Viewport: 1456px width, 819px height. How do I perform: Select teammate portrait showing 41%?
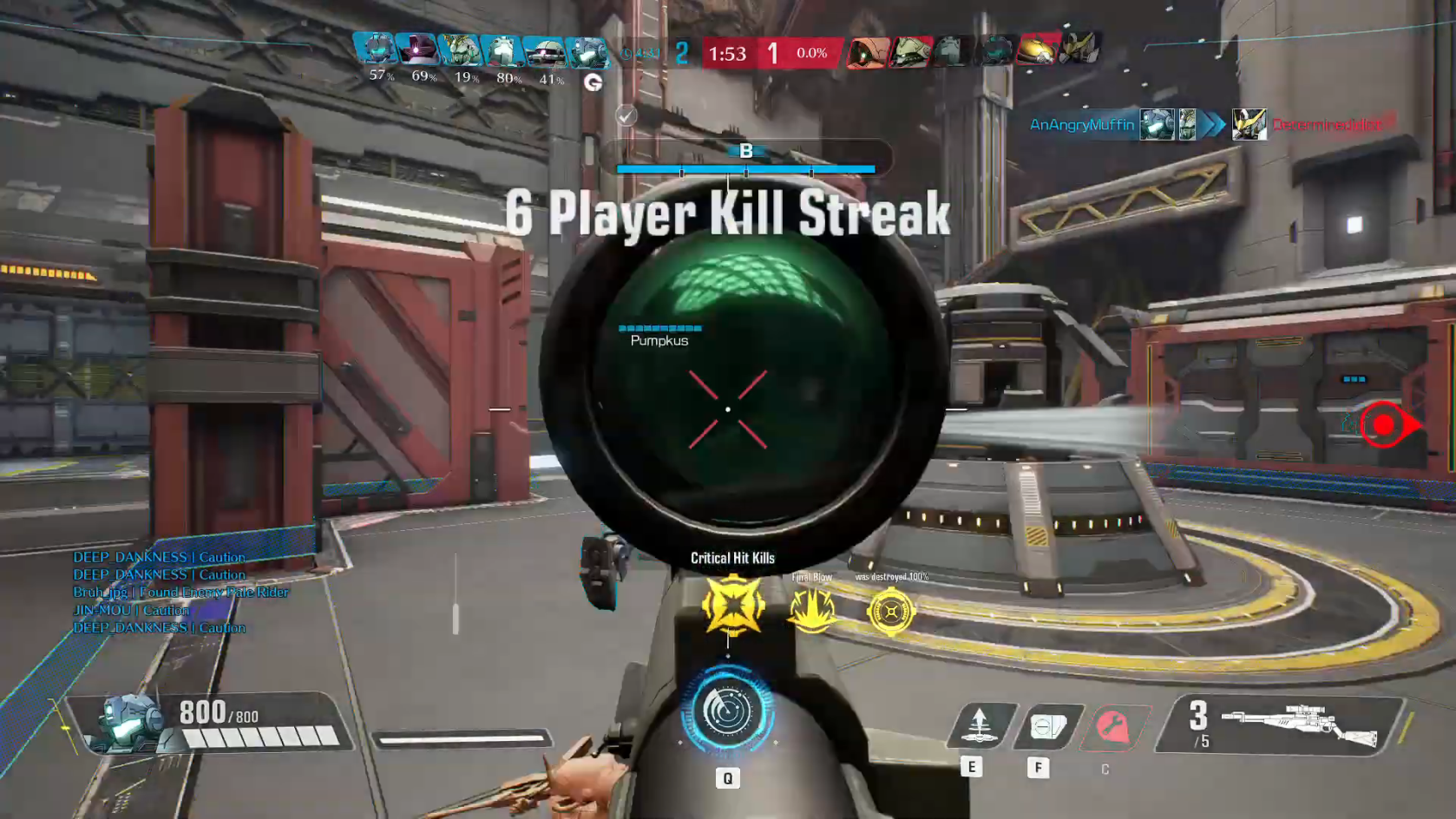(545, 51)
